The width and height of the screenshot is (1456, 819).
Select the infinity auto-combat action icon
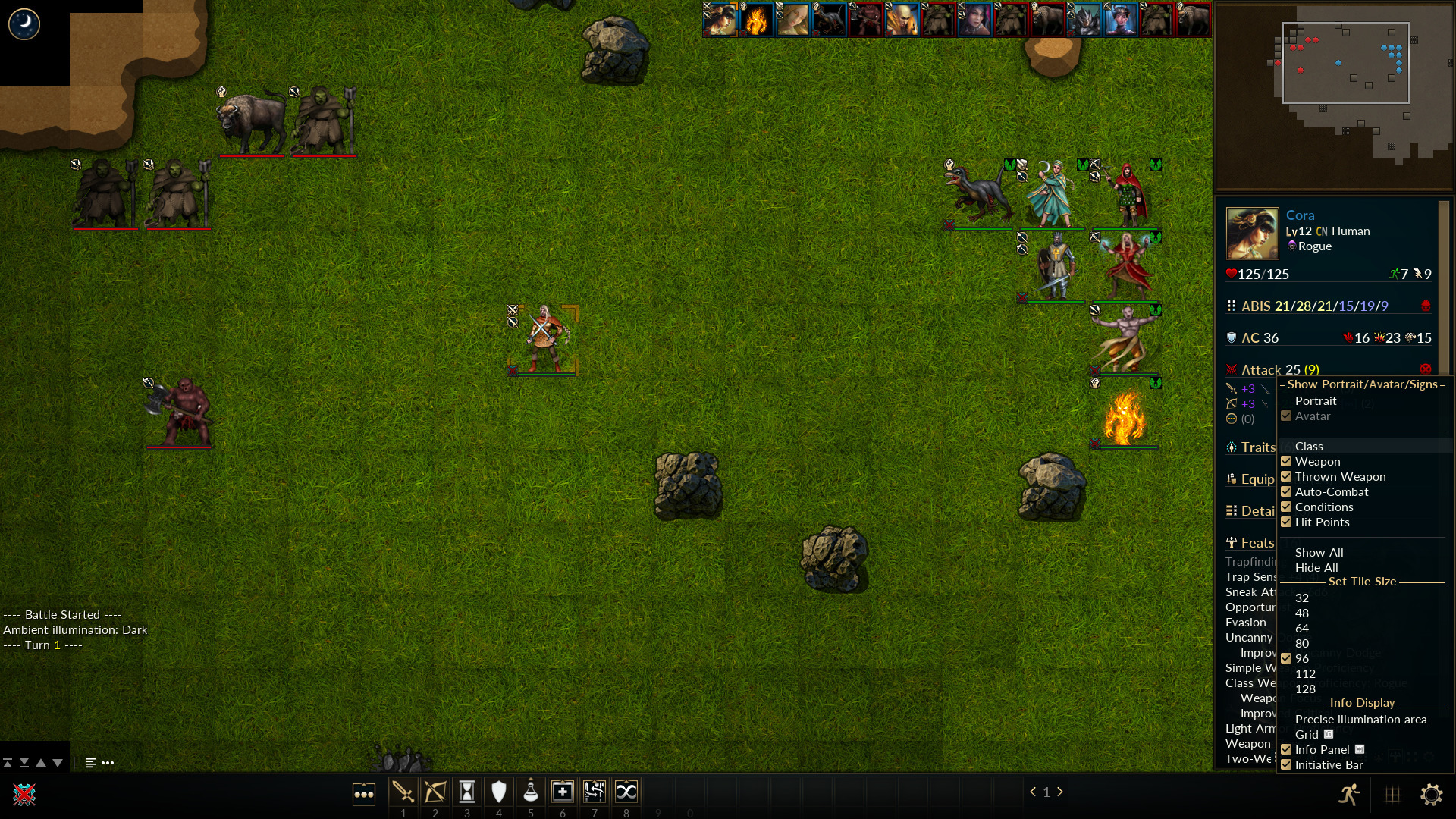pyautogui.click(x=626, y=792)
